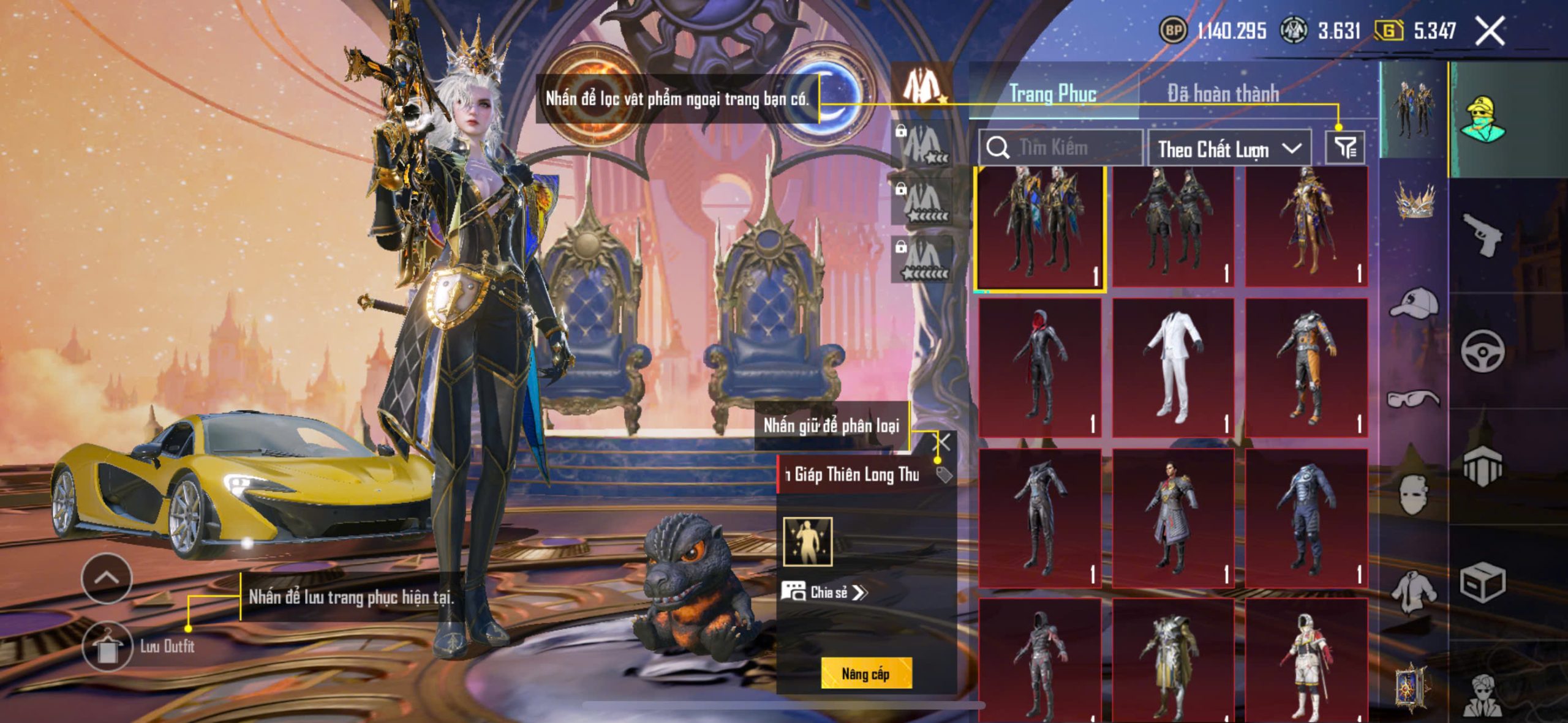
Task: Show the baseball cap headwear category
Action: (x=1414, y=302)
